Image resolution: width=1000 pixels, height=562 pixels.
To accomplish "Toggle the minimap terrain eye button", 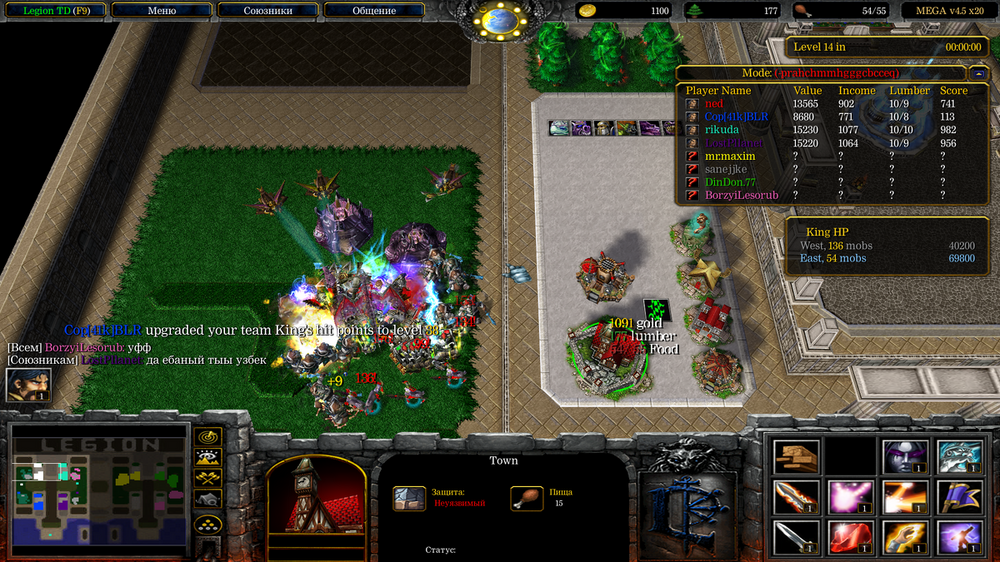I will 208,458.
